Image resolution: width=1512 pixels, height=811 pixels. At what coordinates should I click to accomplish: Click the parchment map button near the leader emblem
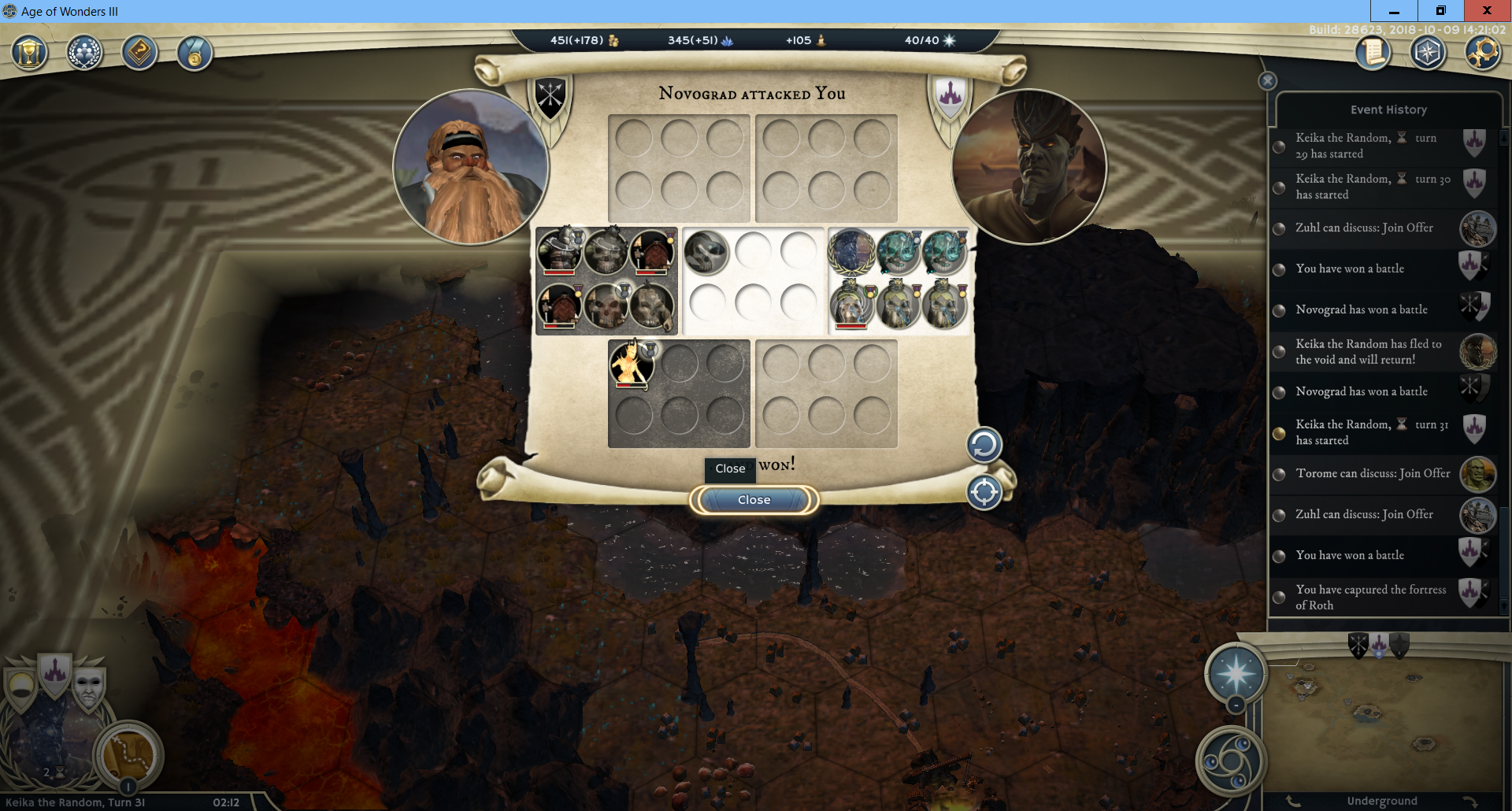128,755
